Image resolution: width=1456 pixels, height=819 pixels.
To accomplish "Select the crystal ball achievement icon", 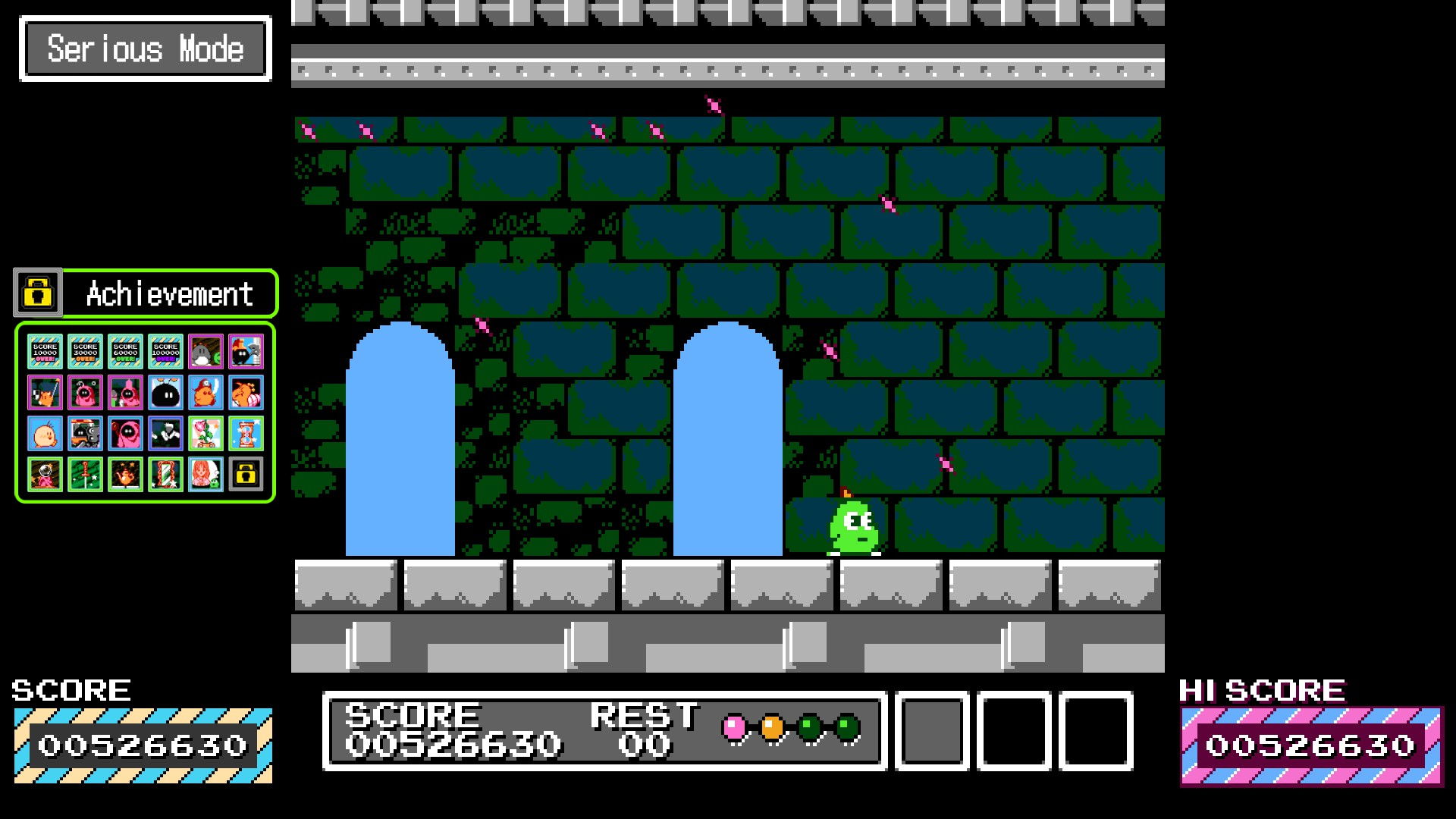I will tap(45, 475).
